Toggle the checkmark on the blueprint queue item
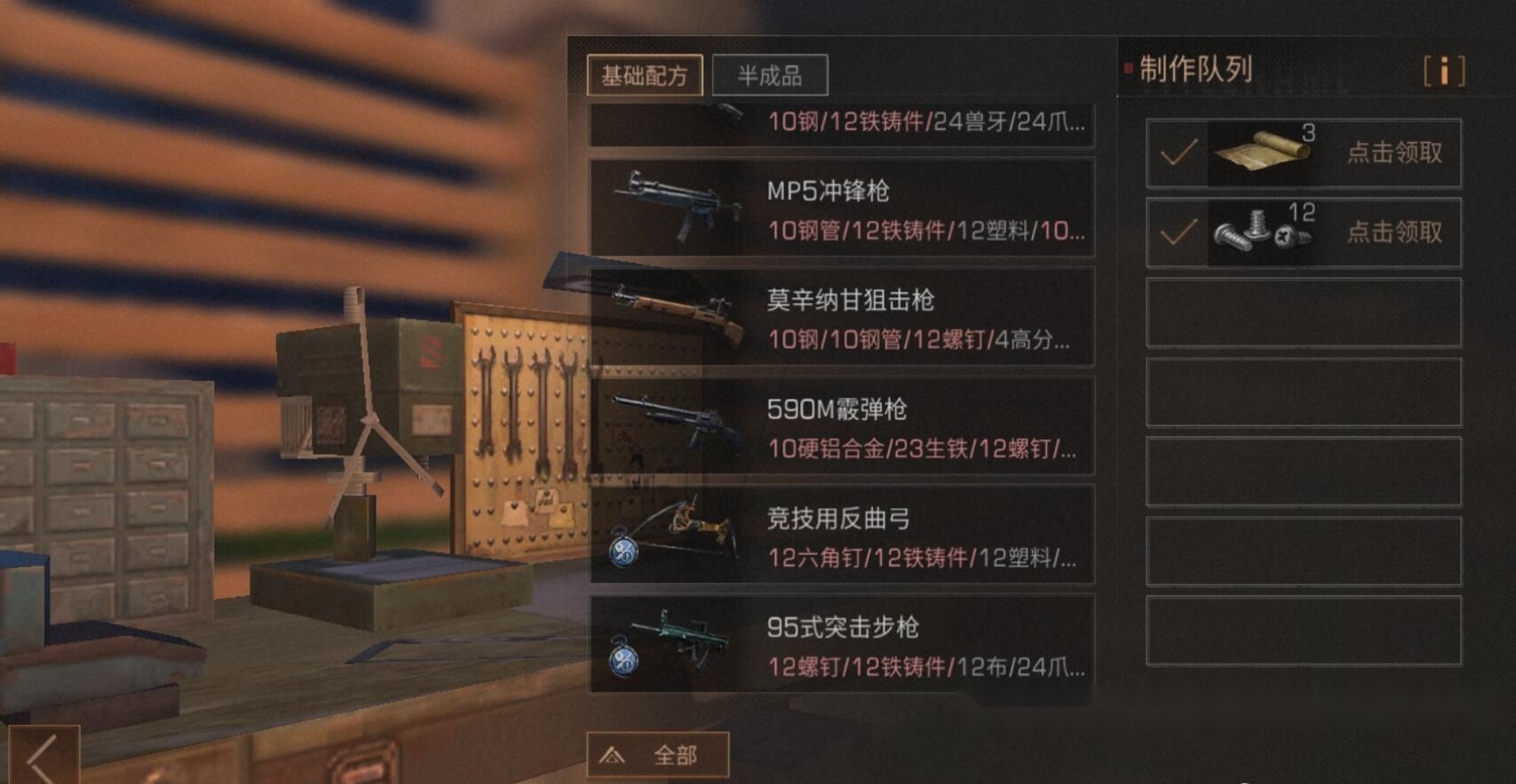The image size is (1516, 784). coord(1179,154)
